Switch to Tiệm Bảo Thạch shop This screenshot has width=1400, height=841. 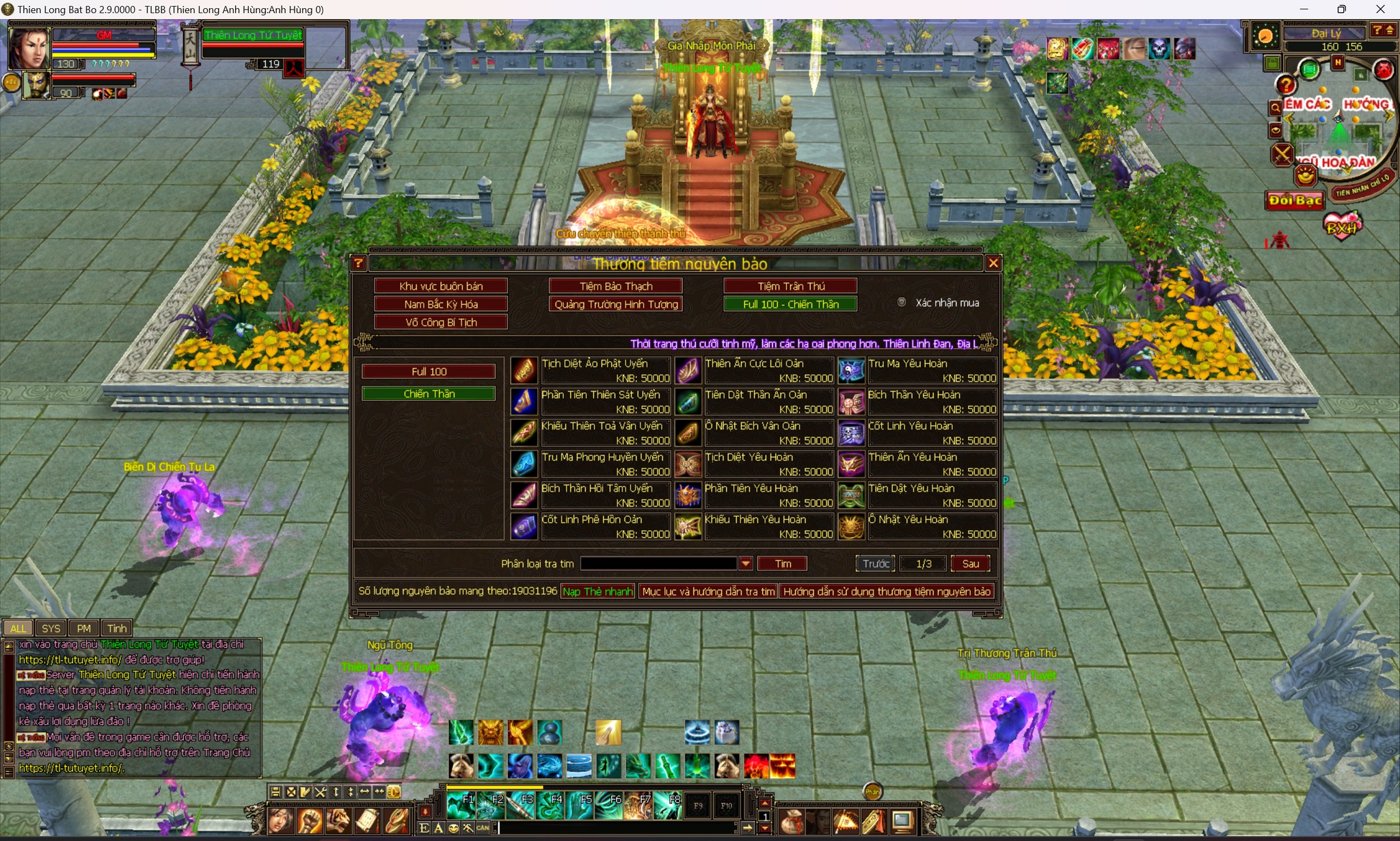tap(616, 286)
